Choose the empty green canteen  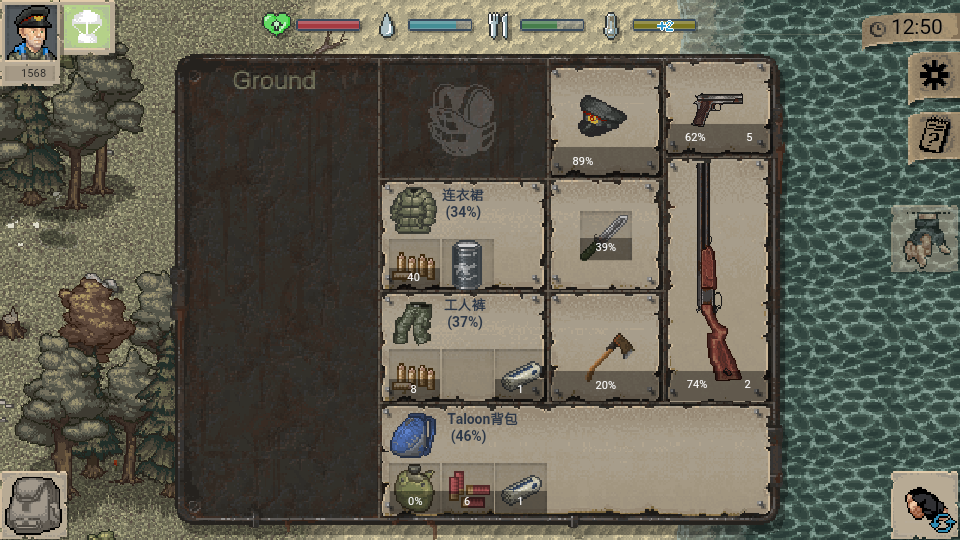(414, 490)
